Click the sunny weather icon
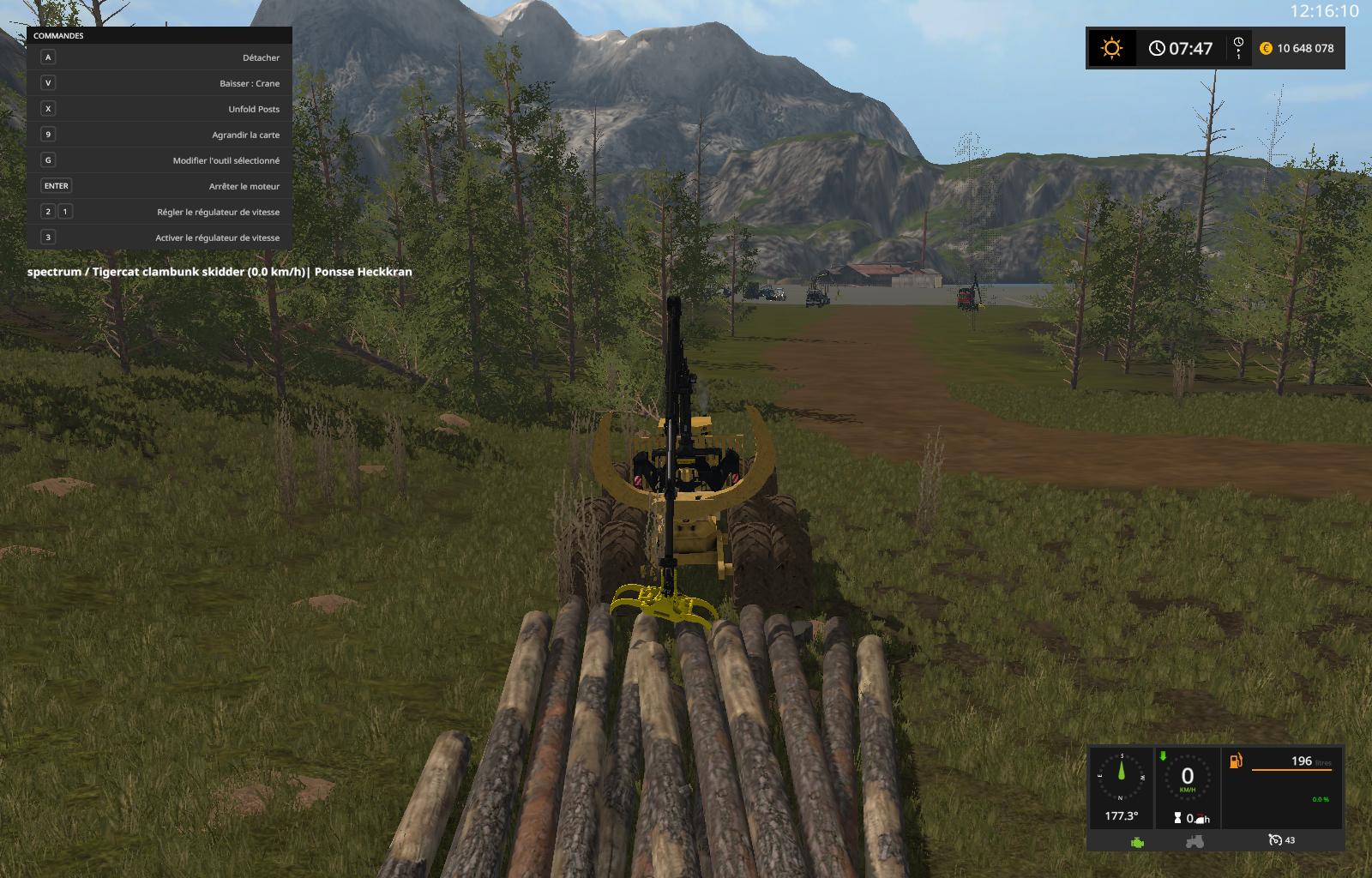The width and height of the screenshot is (1372, 878). coord(1112,48)
